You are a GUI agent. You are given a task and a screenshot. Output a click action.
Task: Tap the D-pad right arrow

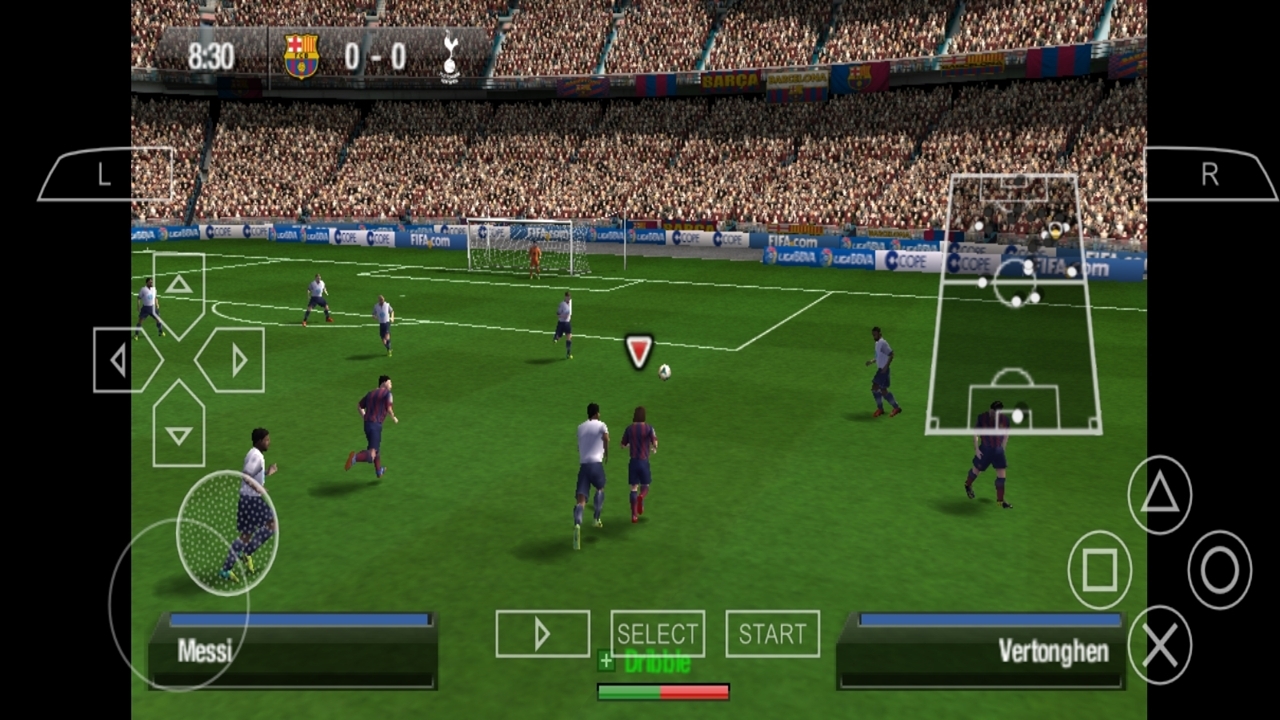(x=236, y=360)
